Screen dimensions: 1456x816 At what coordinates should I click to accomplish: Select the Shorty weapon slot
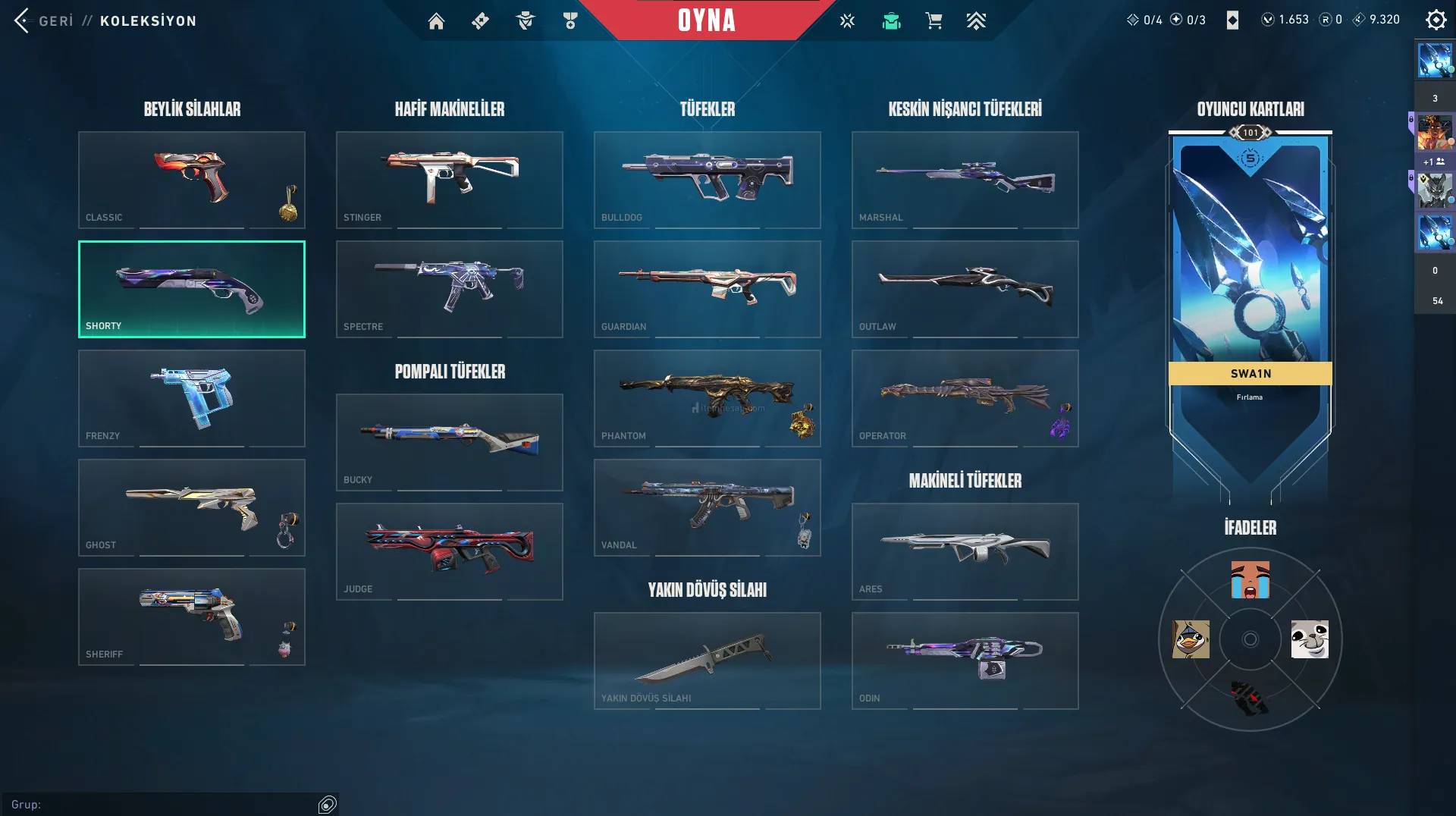[191, 289]
